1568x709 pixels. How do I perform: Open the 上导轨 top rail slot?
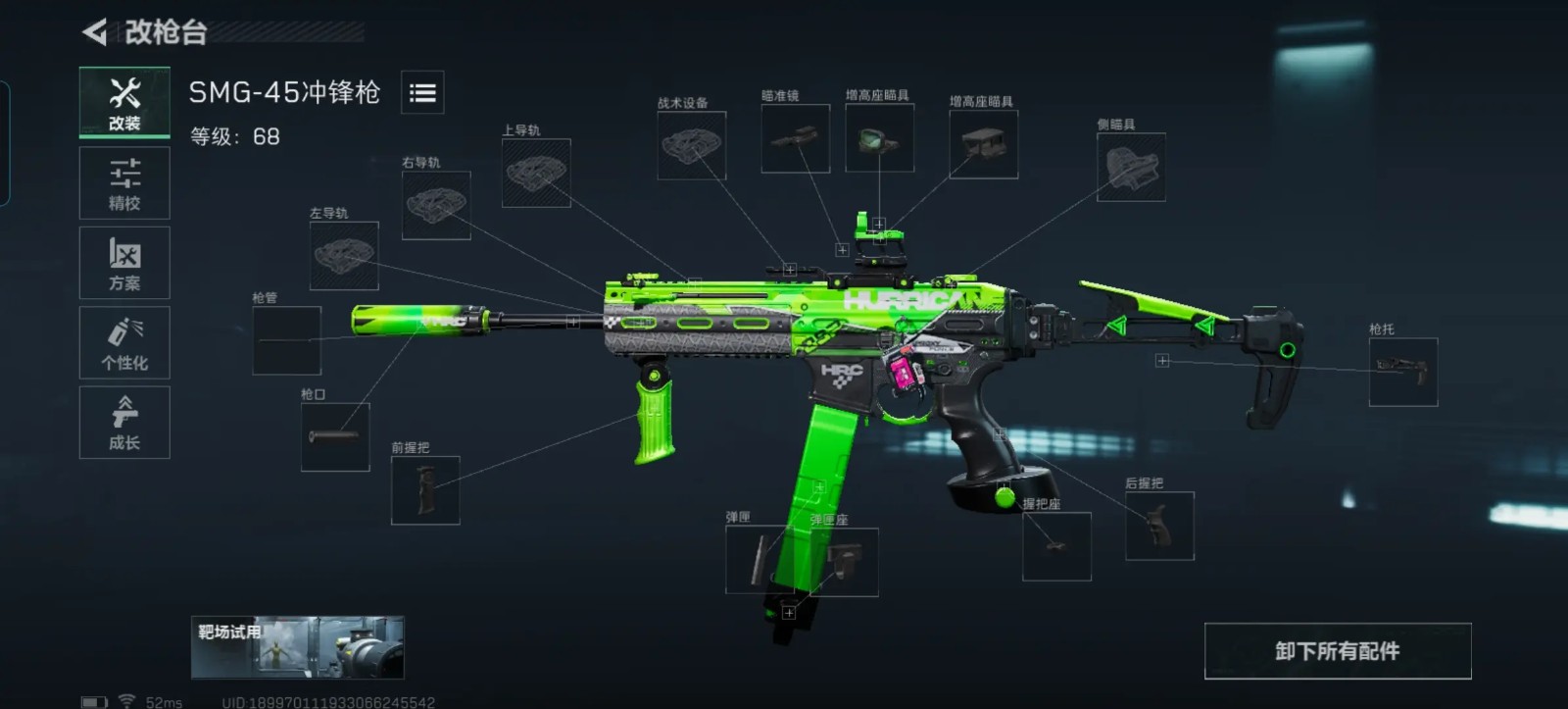[536, 173]
